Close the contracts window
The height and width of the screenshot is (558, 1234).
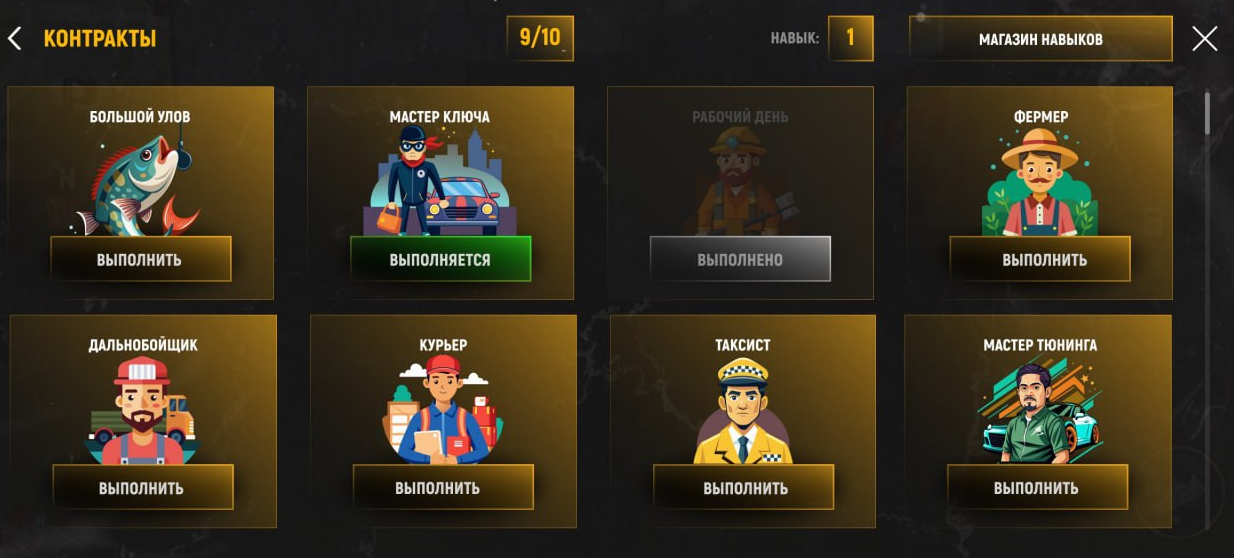point(1204,39)
